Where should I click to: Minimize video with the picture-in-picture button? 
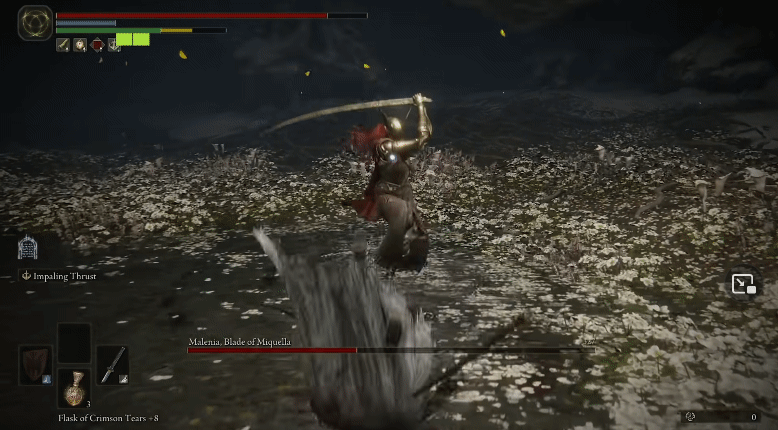click(743, 284)
